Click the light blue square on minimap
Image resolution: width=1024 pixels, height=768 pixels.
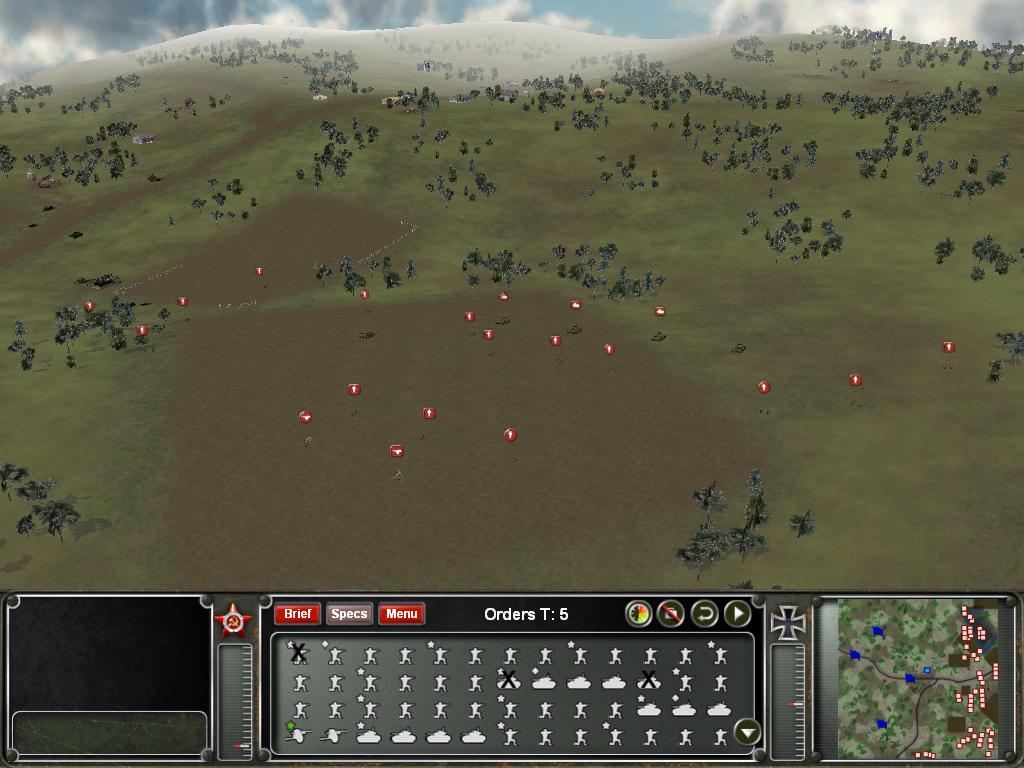coord(927,669)
